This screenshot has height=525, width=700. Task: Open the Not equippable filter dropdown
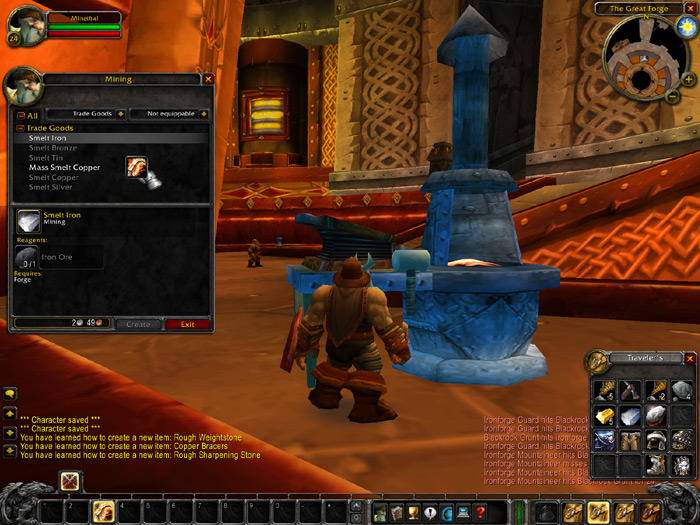pyautogui.click(x=204, y=114)
